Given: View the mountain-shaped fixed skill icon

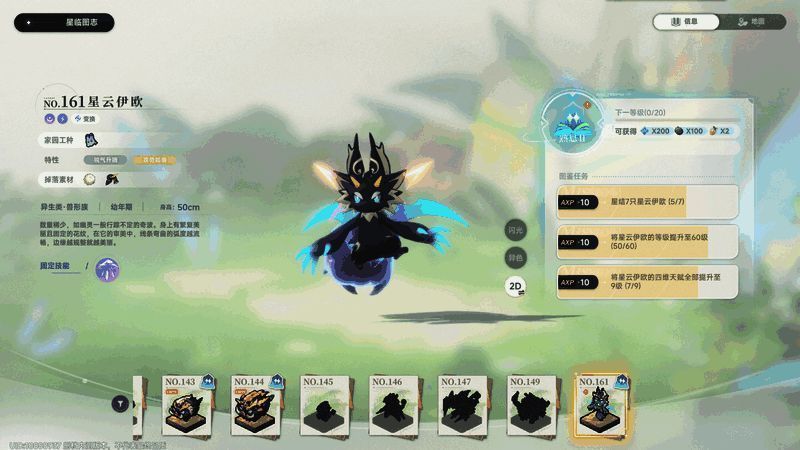Looking at the screenshot, I should pyautogui.click(x=106, y=268).
